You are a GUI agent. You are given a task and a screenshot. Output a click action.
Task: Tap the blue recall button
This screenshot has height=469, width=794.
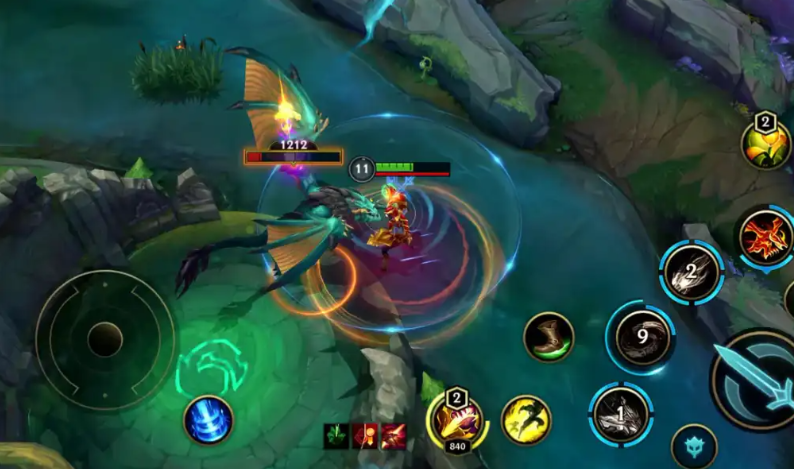pos(208,420)
